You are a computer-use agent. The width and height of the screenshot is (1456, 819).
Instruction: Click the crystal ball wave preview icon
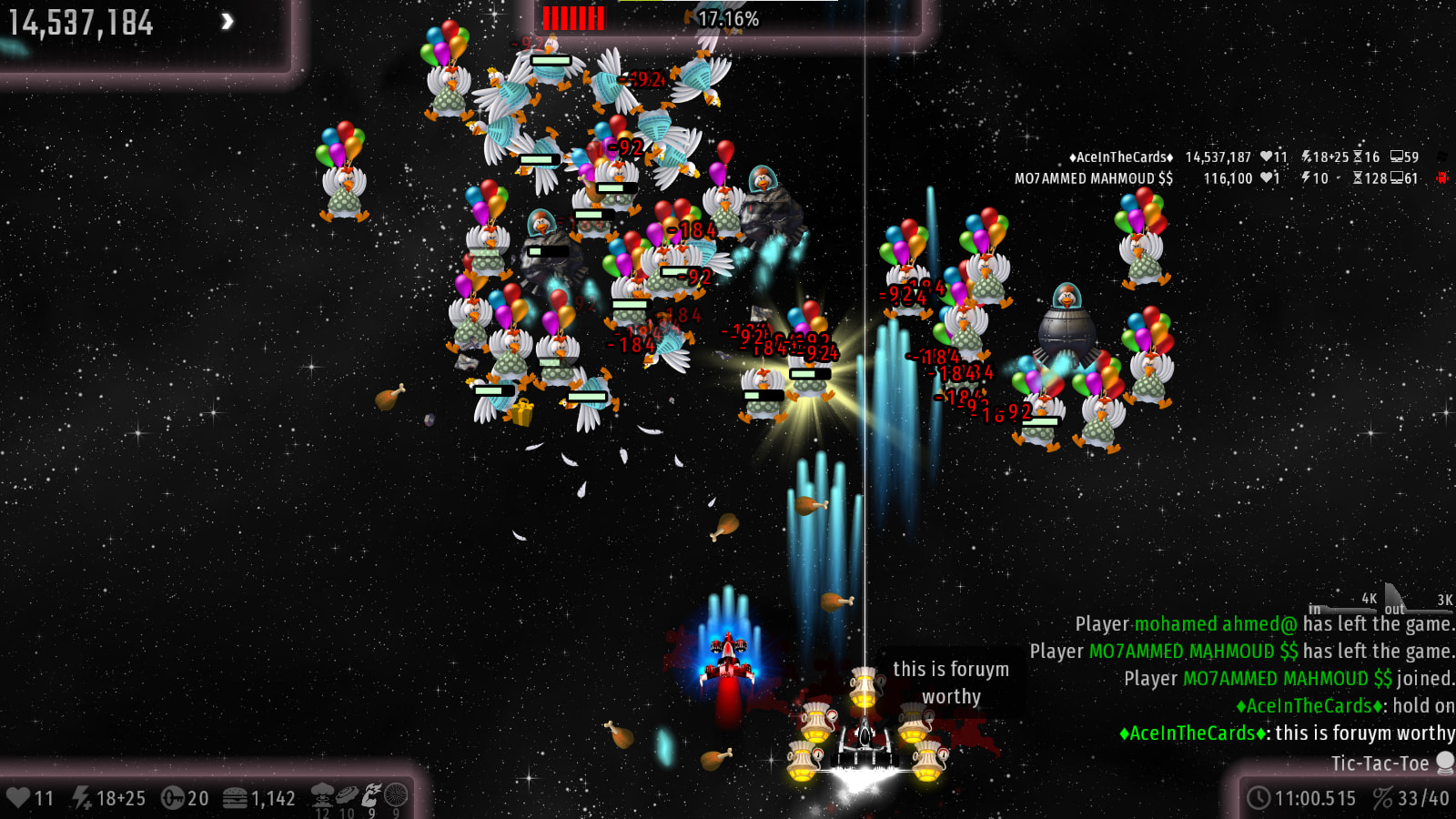[1444, 763]
